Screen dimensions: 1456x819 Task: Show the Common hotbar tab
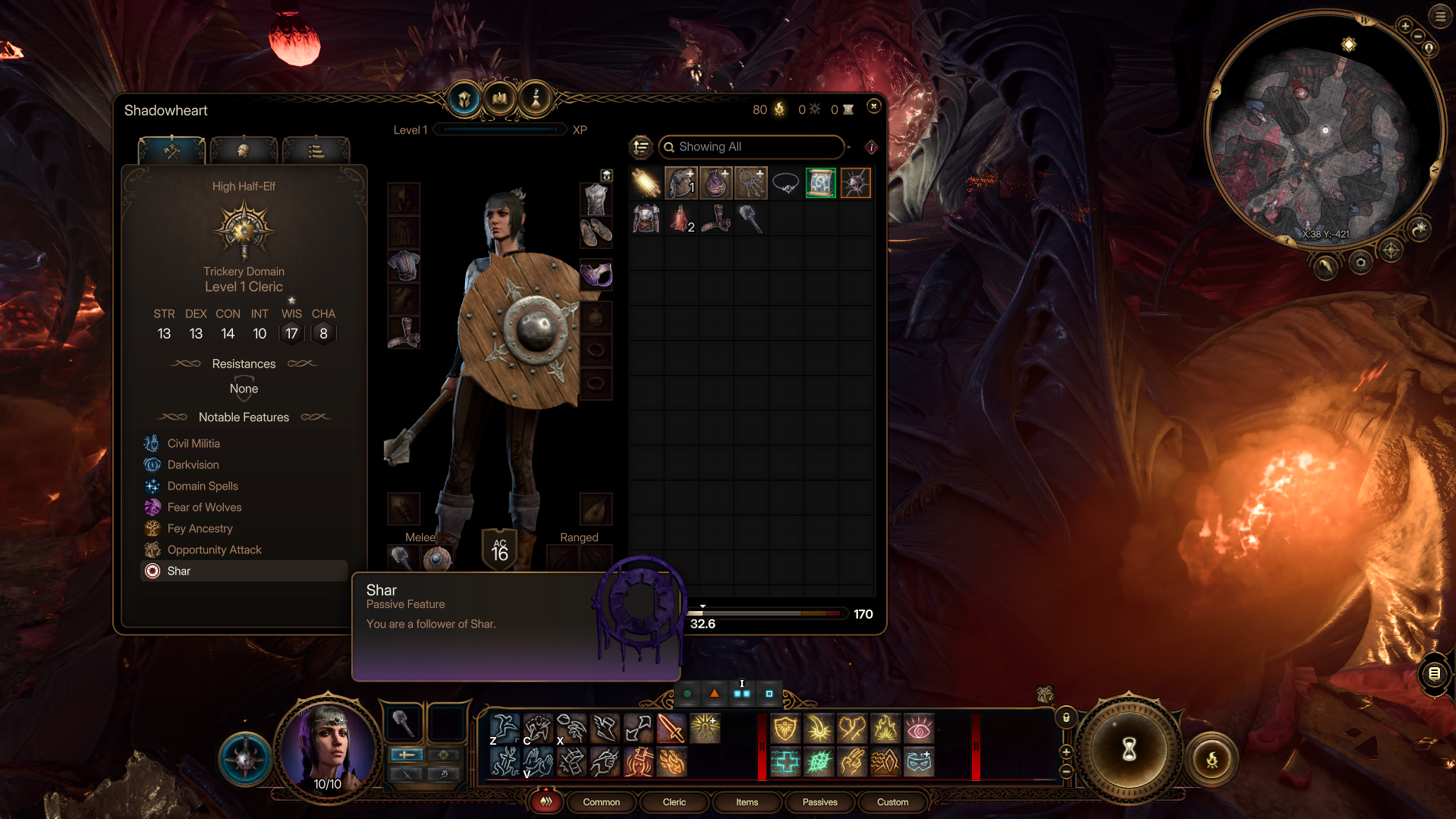pos(601,802)
